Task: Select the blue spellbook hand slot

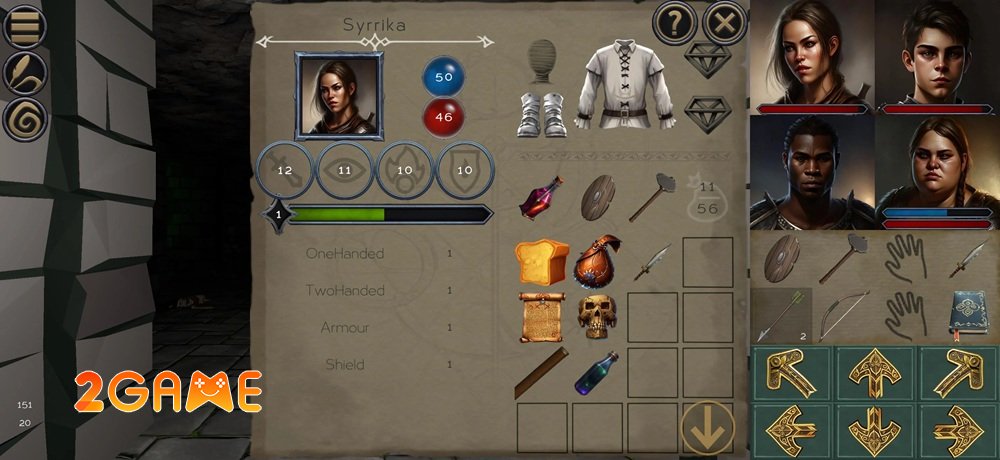Action: 966,315
